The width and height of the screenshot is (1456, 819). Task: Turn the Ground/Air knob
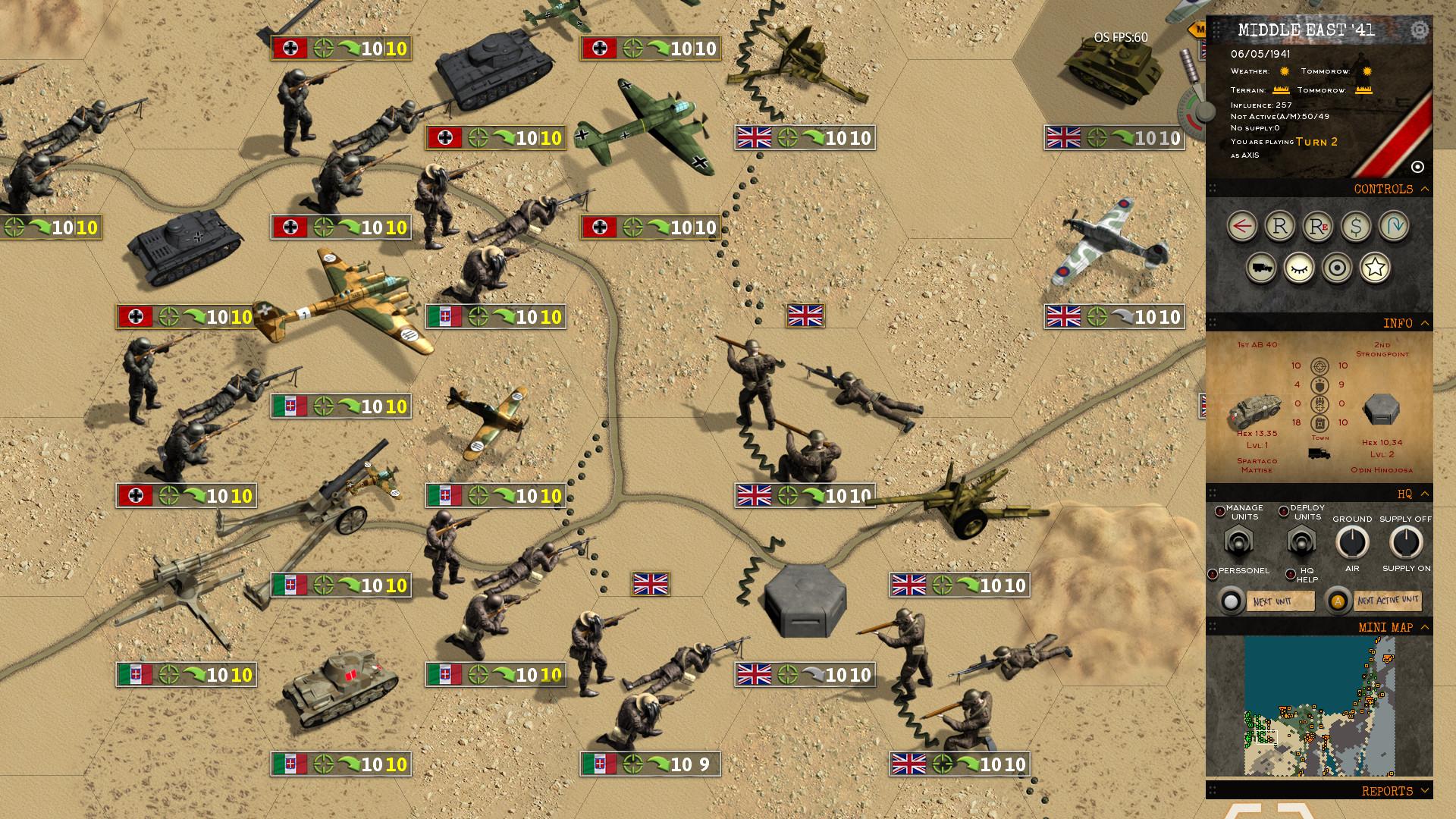point(1351,543)
